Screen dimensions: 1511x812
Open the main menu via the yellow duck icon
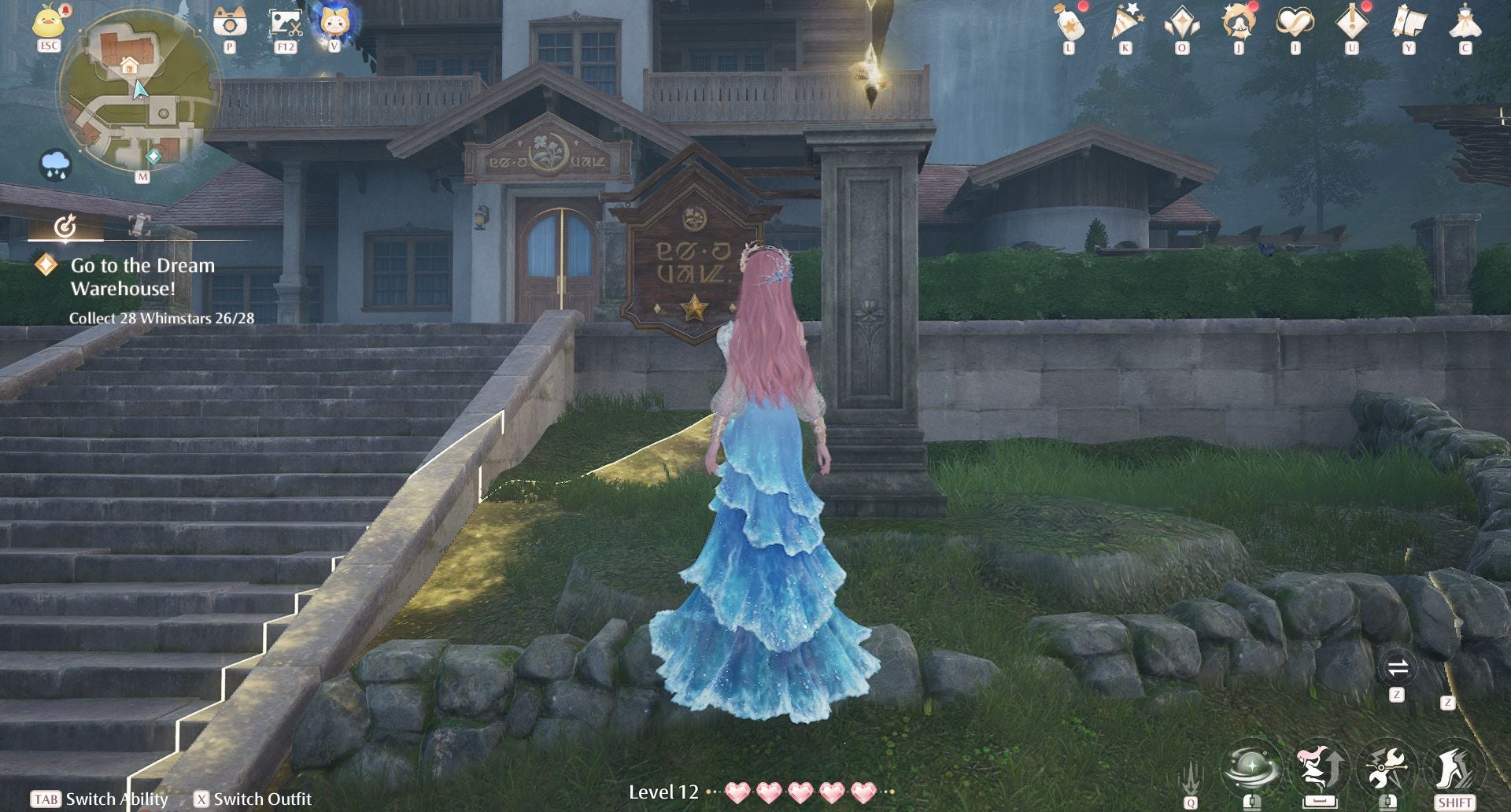49,22
